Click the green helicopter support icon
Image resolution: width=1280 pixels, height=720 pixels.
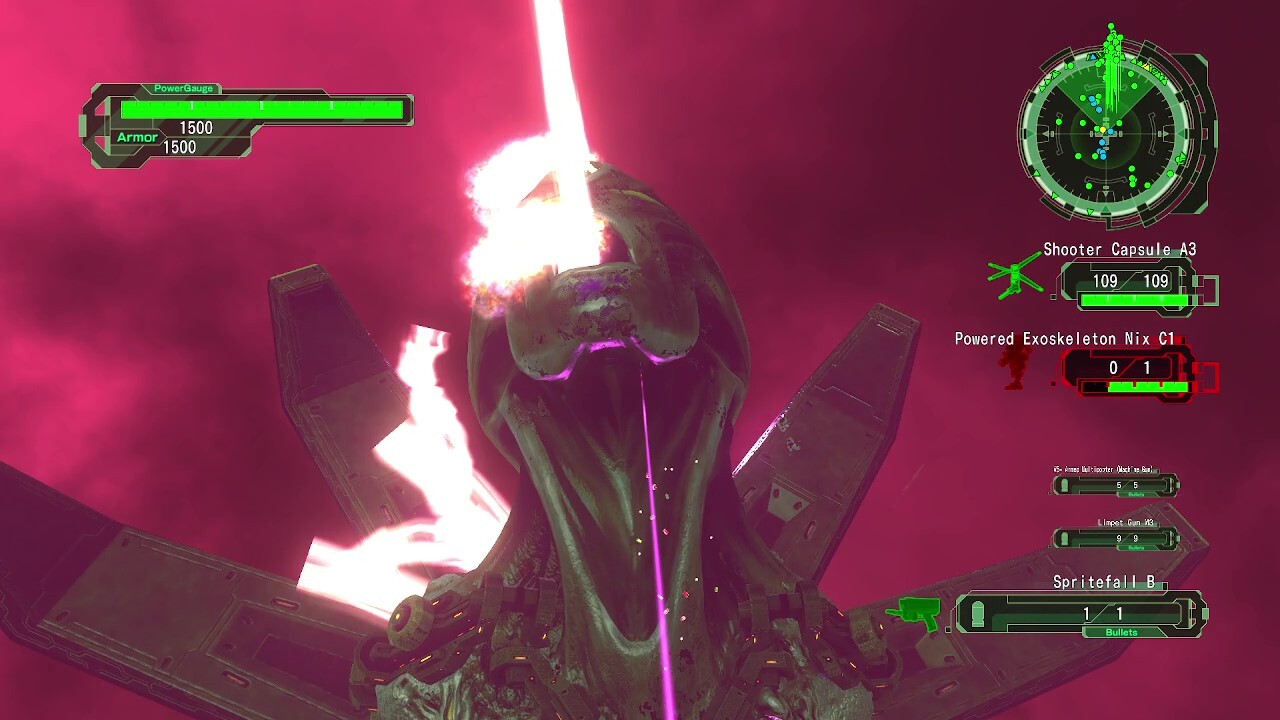(1016, 276)
